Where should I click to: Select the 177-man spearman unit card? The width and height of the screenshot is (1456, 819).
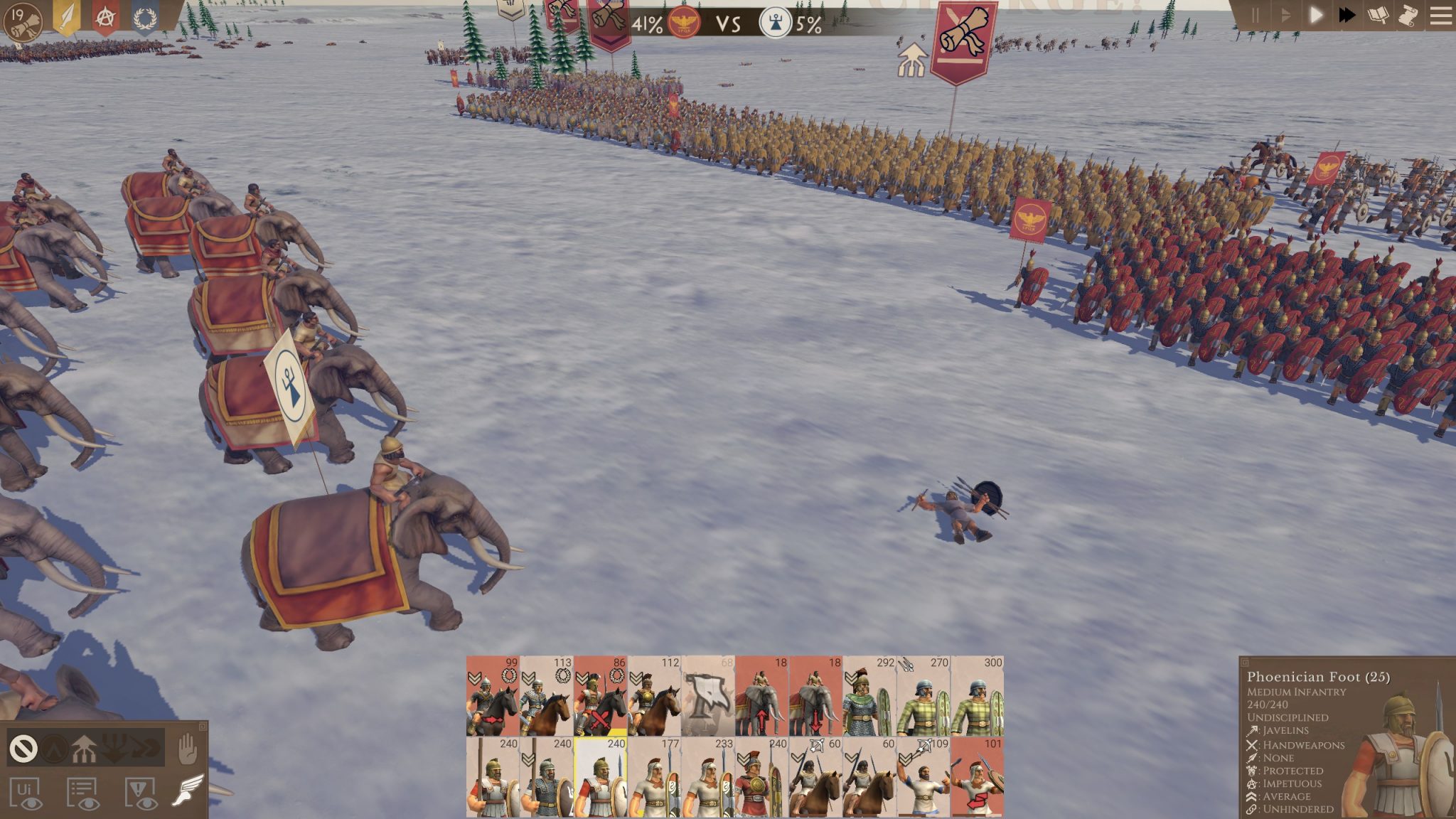click(x=654, y=777)
